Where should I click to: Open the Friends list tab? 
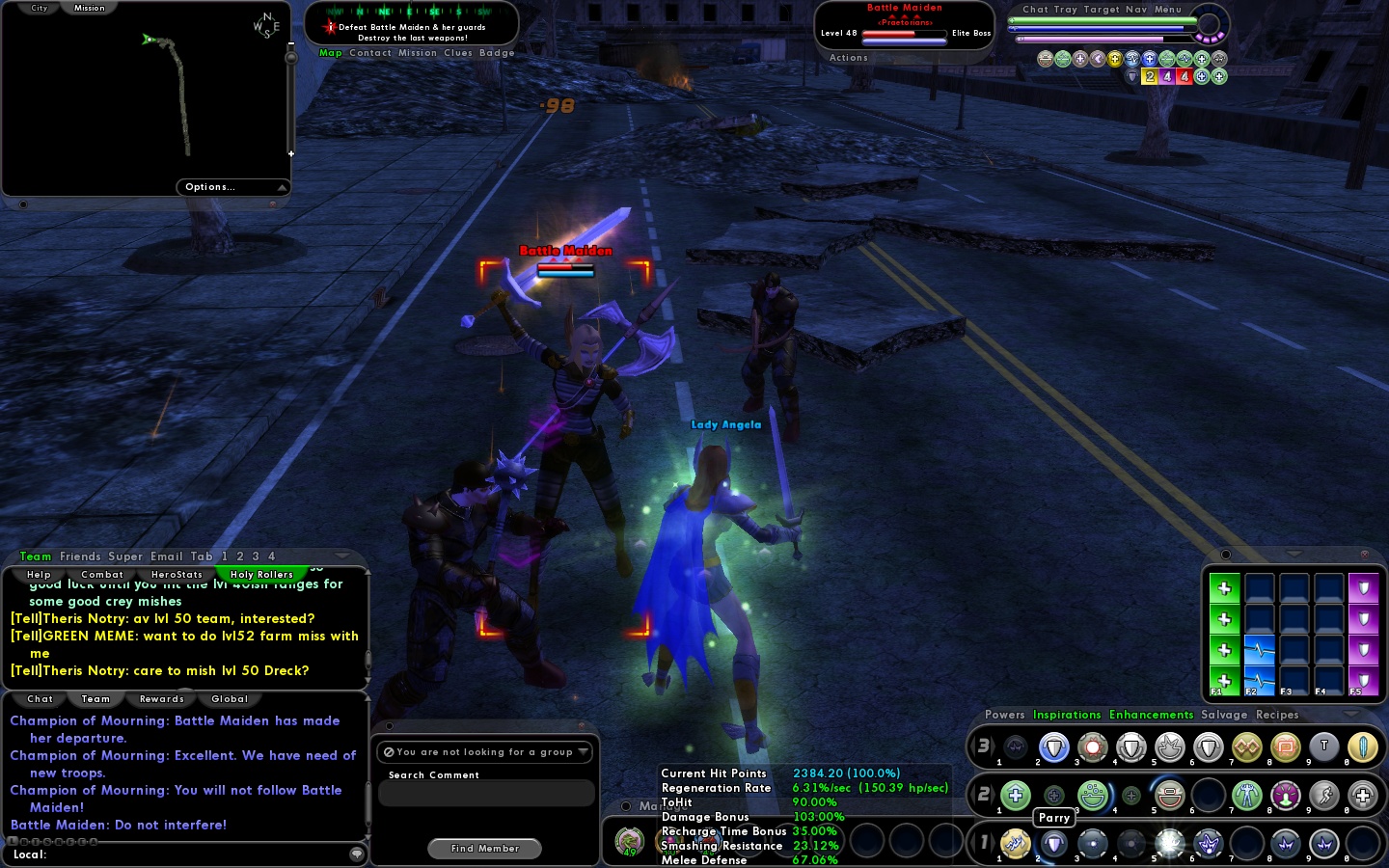pyautogui.click(x=80, y=556)
